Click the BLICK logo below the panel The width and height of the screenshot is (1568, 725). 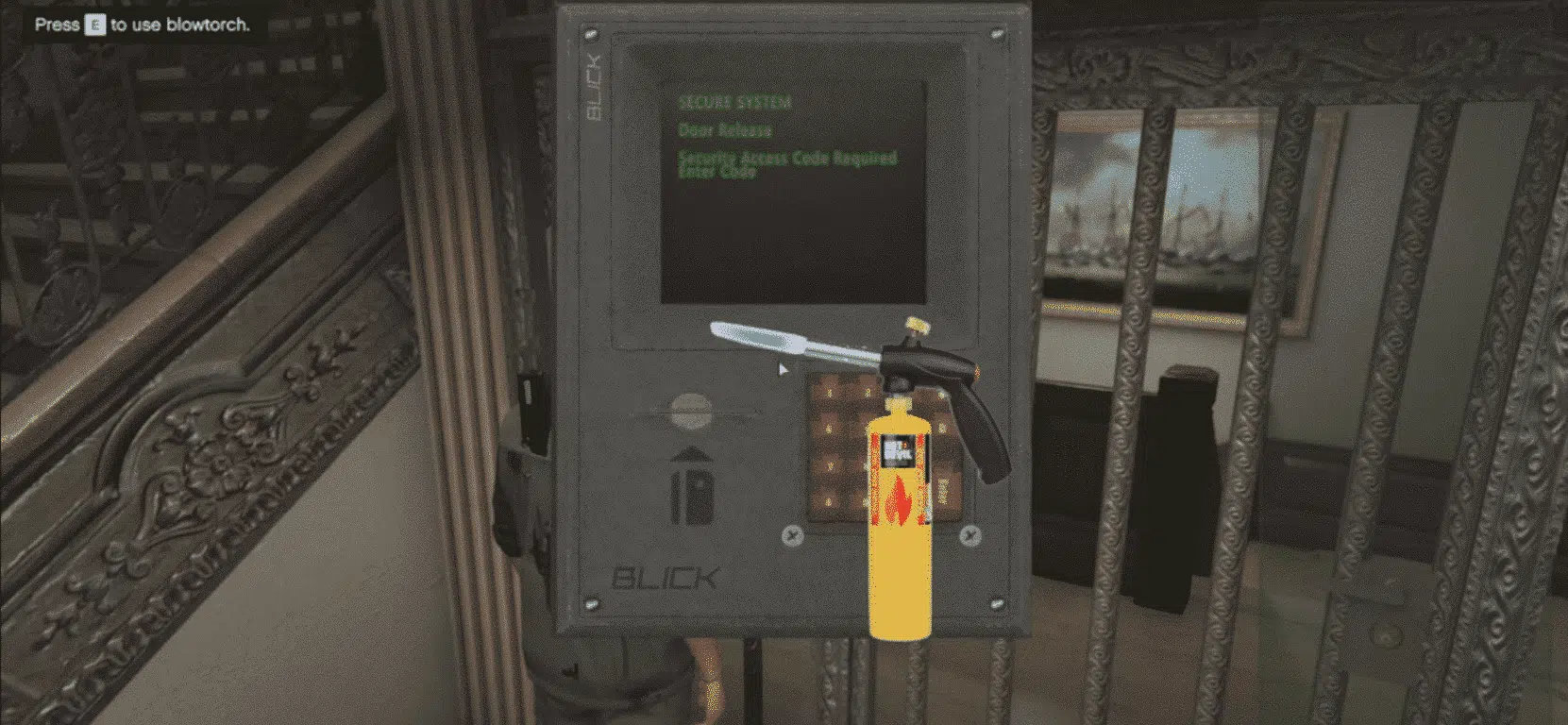(x=666, y=574)
